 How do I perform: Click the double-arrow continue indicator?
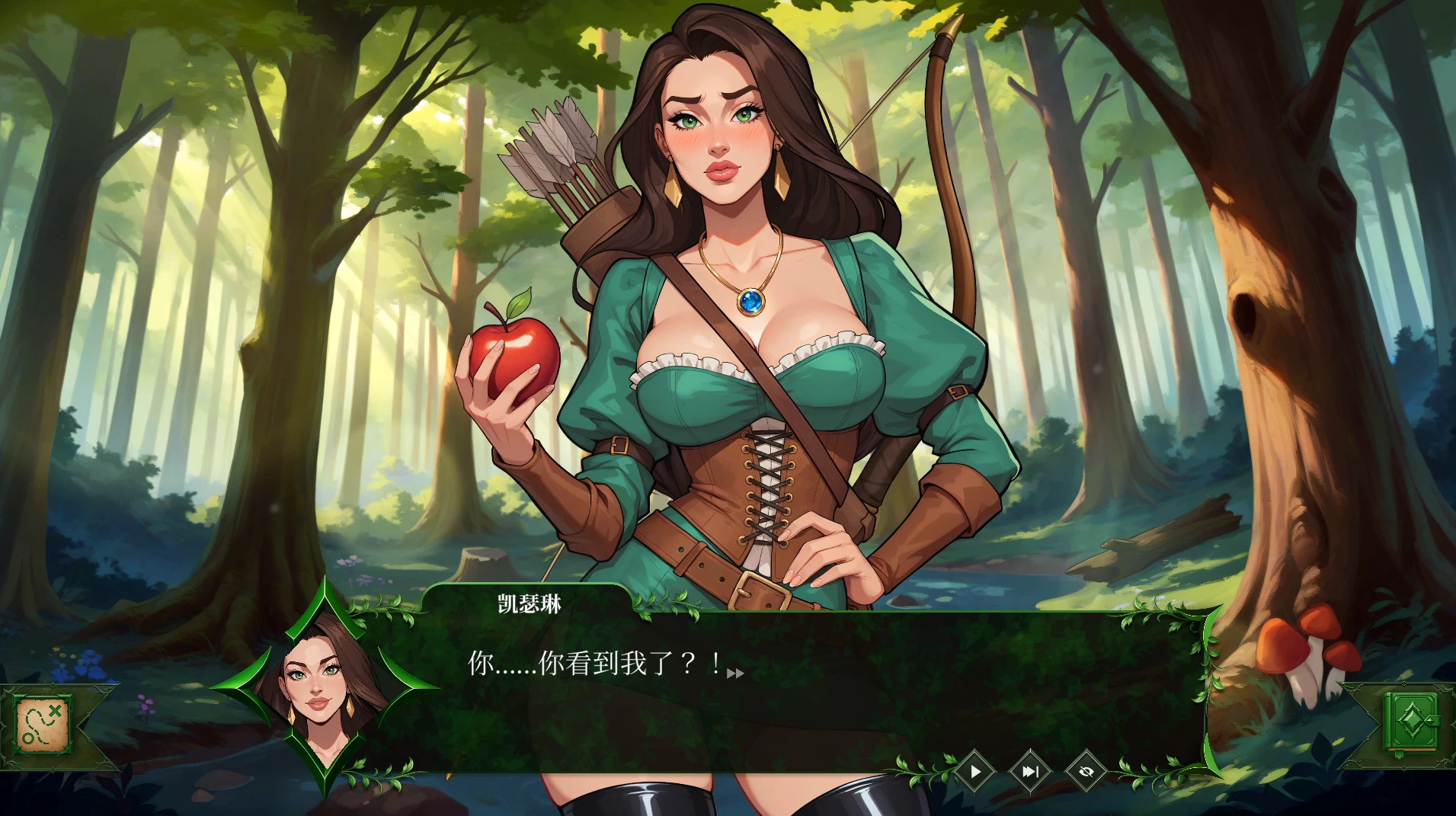(736, 674)
